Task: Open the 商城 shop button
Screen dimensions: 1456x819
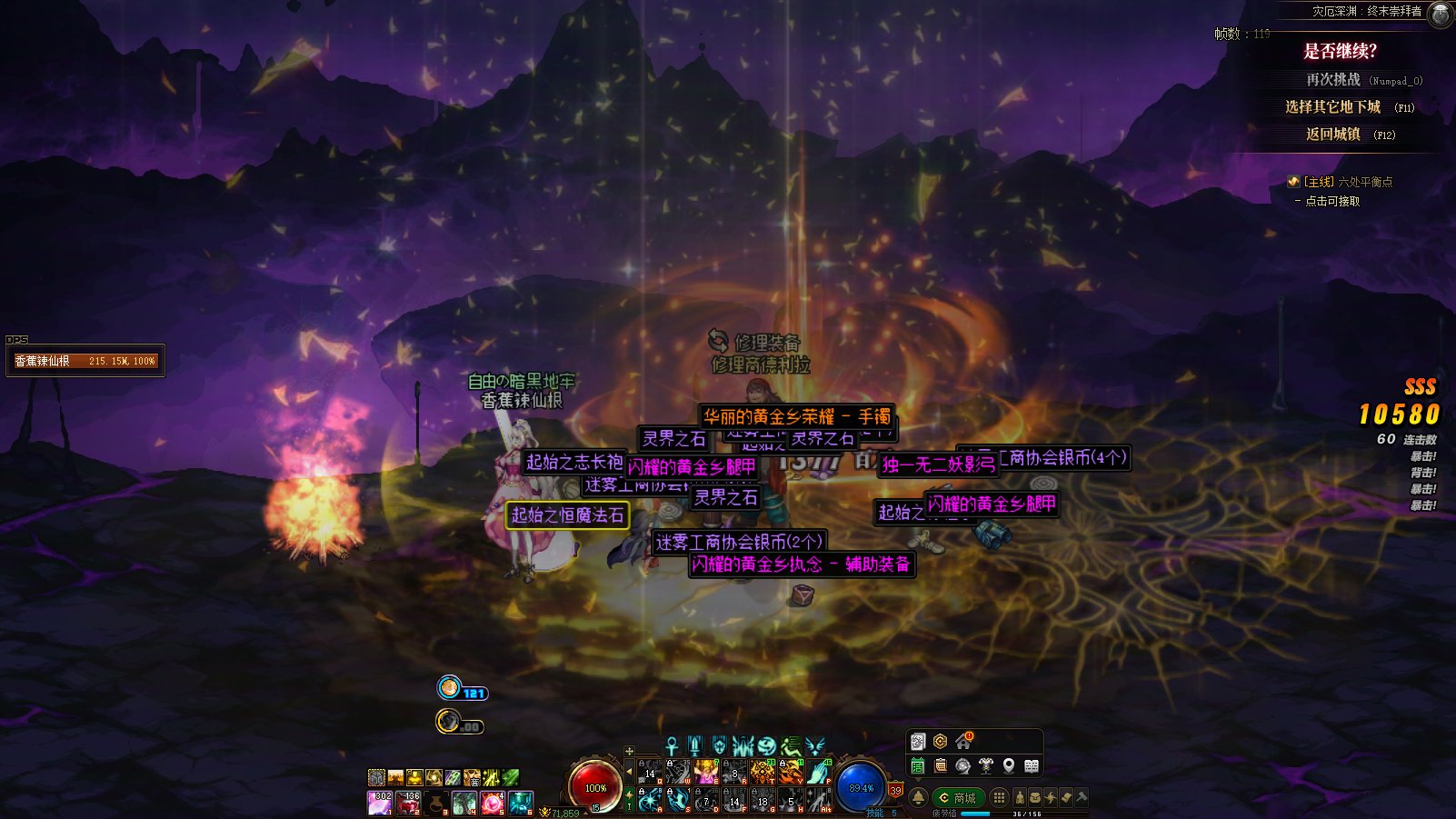Action: [x=958, y=797]
